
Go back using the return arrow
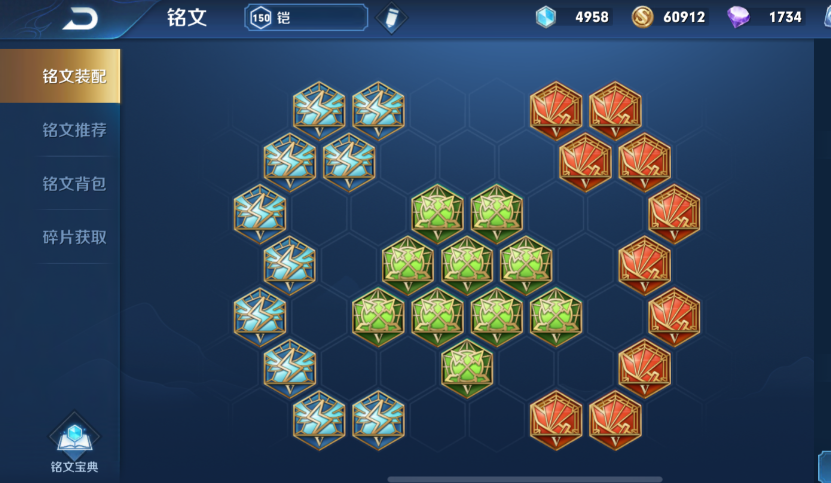click(x=79, y=18)
